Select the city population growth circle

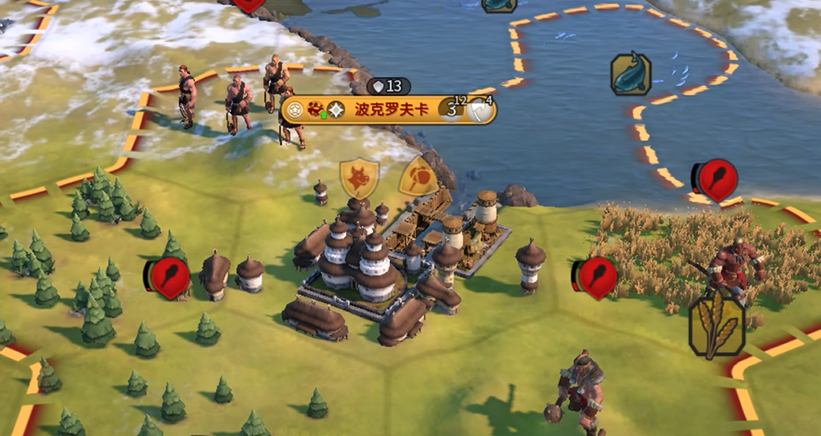click(452, 109)
